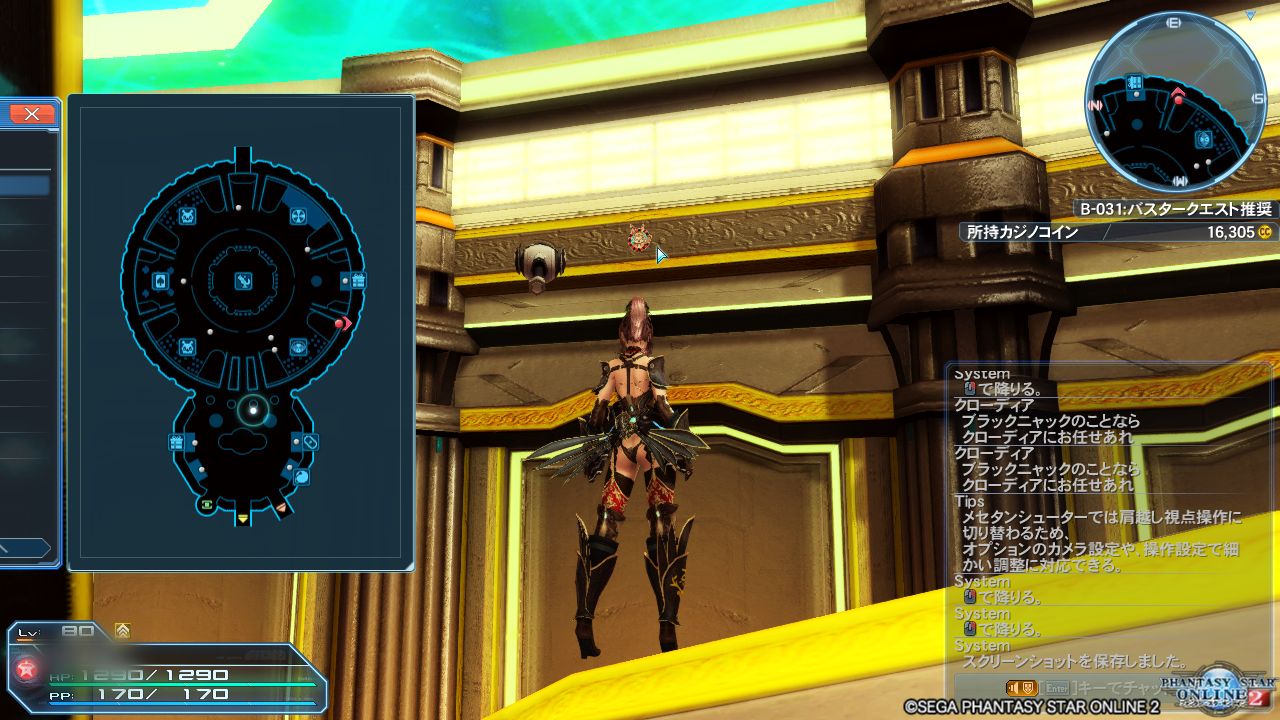
Task: Open the four-arrow teleporter icon at map top right
Action: point(298,215)
